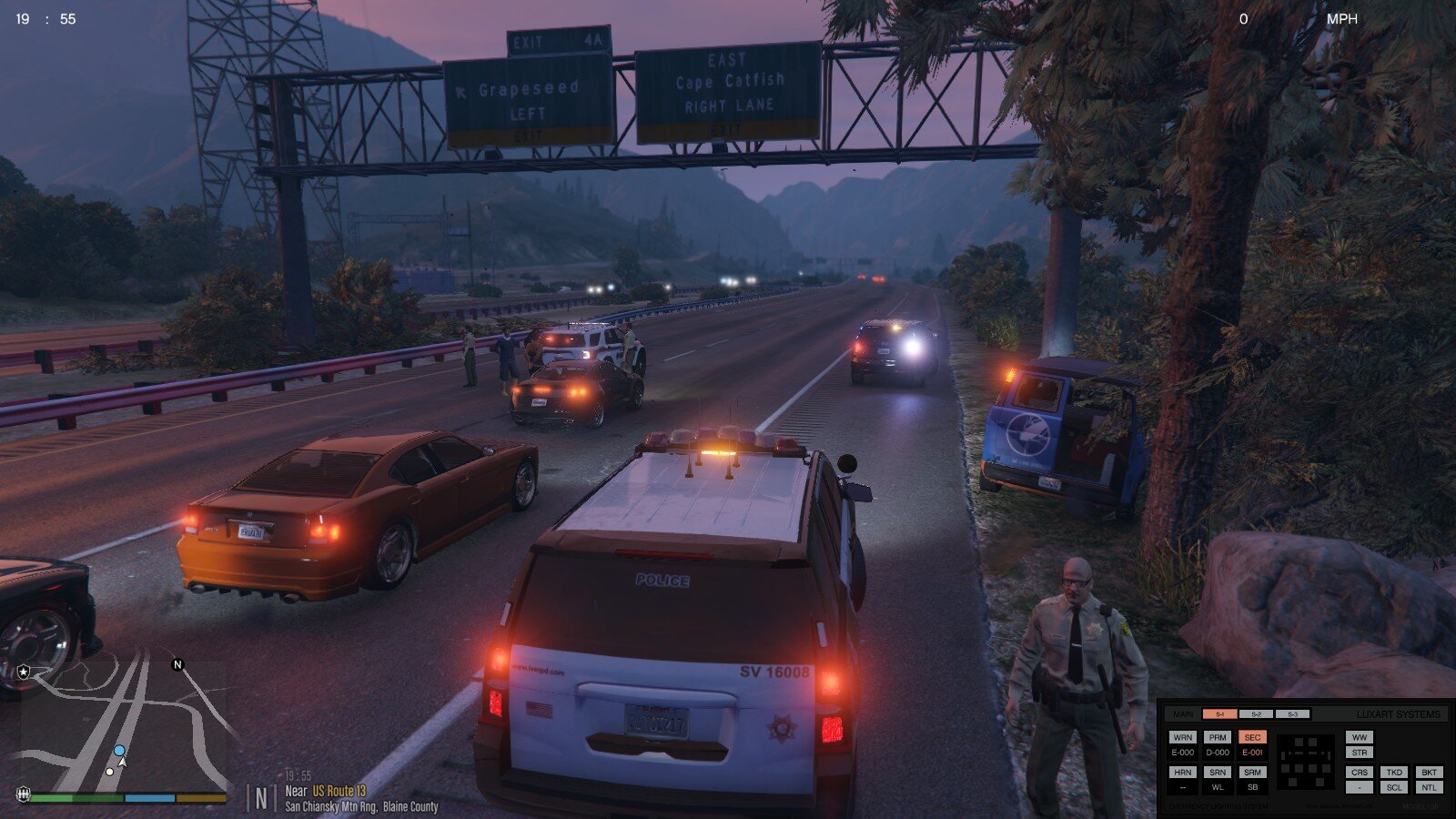Toggle the PRM primary lights button
The height and width of the screenshot is (819, 1456).
click(1218, 737)
